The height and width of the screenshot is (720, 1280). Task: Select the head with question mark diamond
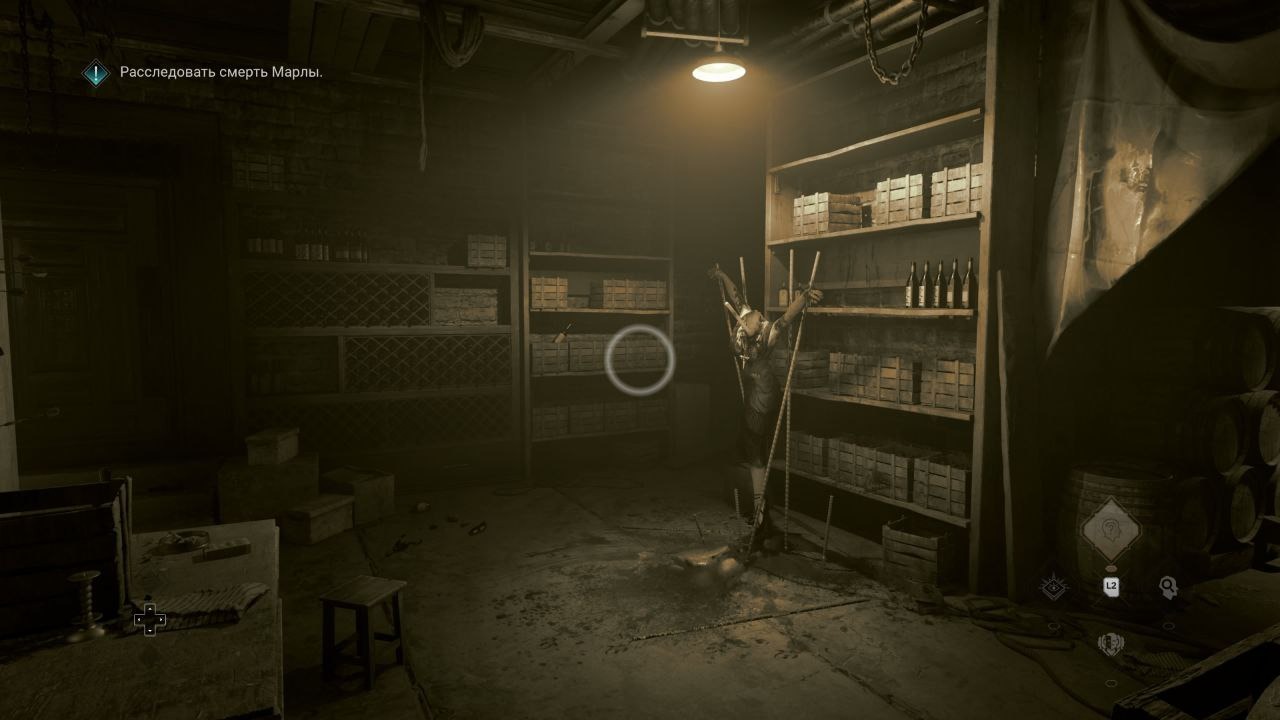(1109, 528)
